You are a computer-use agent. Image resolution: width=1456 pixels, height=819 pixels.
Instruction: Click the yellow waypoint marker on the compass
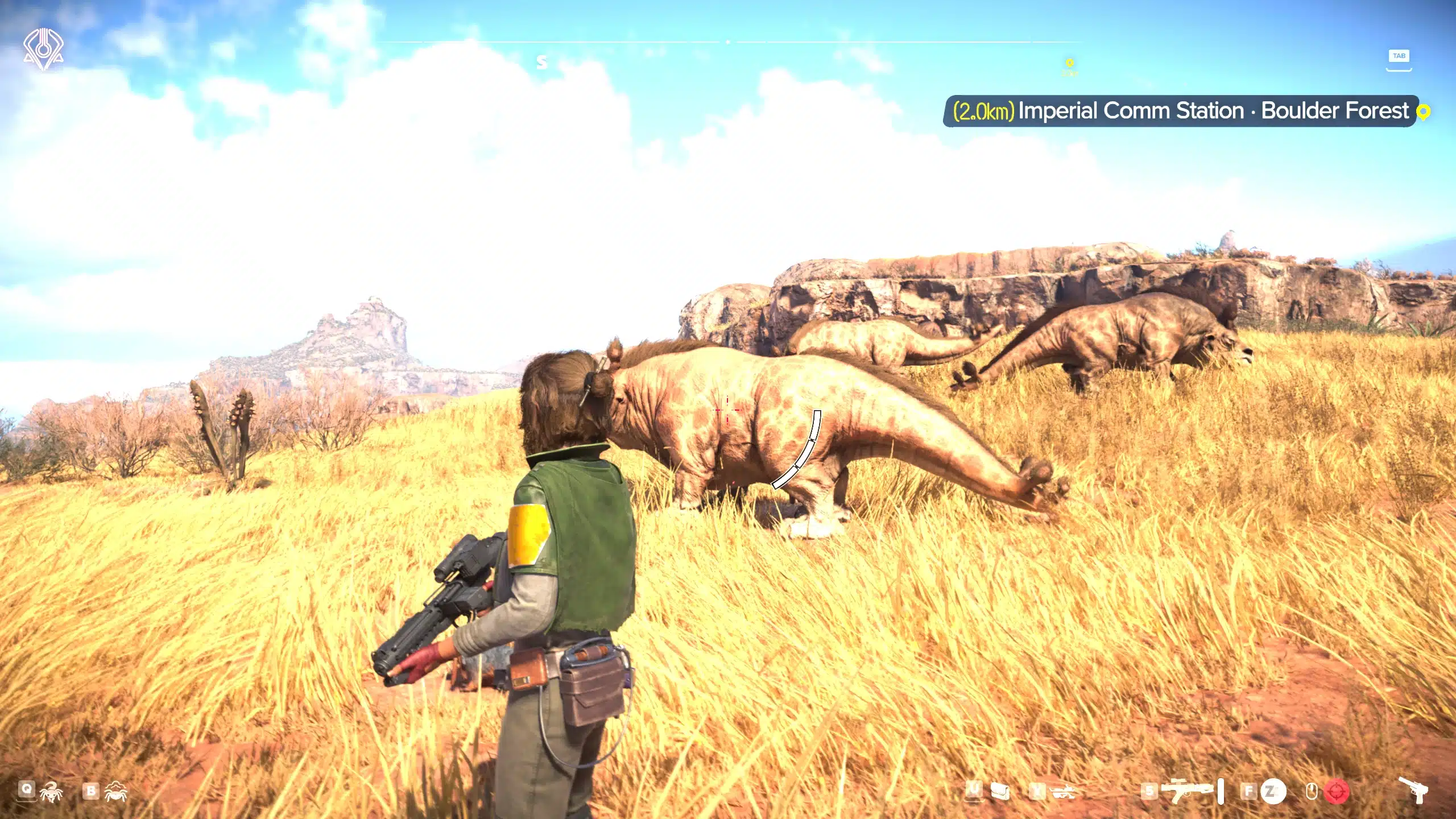[1069, 63]
